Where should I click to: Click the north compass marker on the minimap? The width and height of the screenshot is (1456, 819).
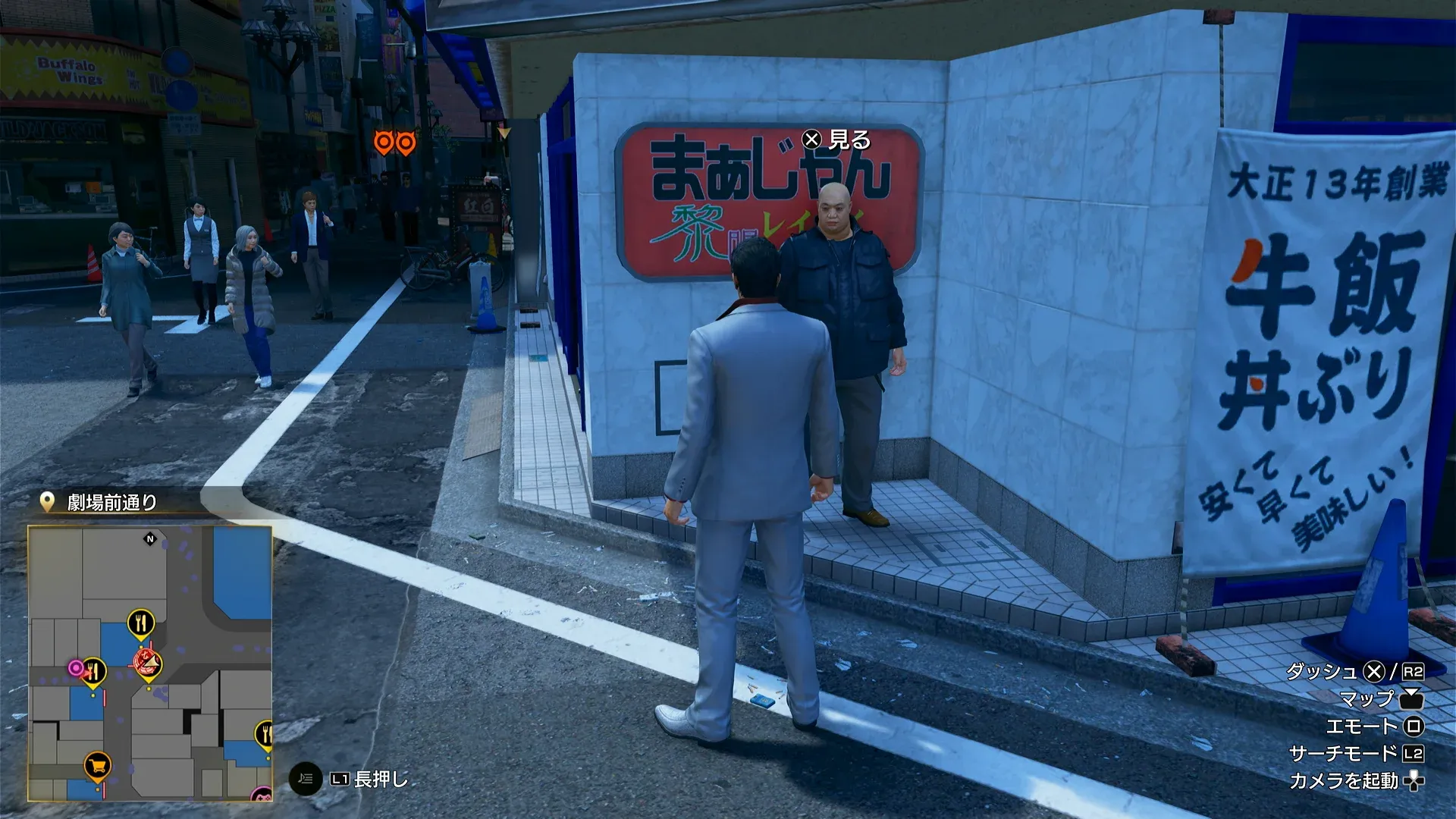click(150, 538)
